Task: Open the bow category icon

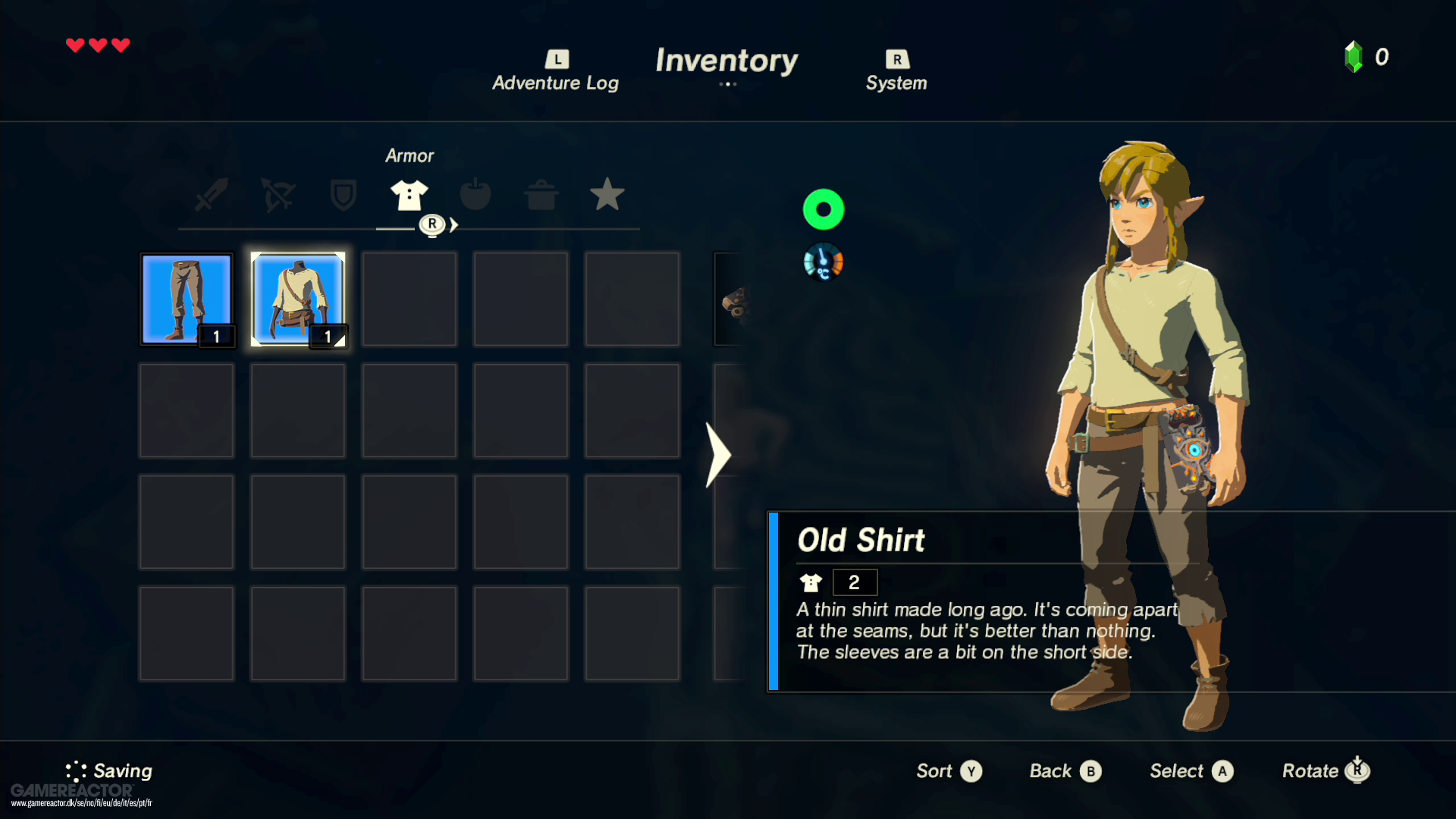Action: [278, 195]
